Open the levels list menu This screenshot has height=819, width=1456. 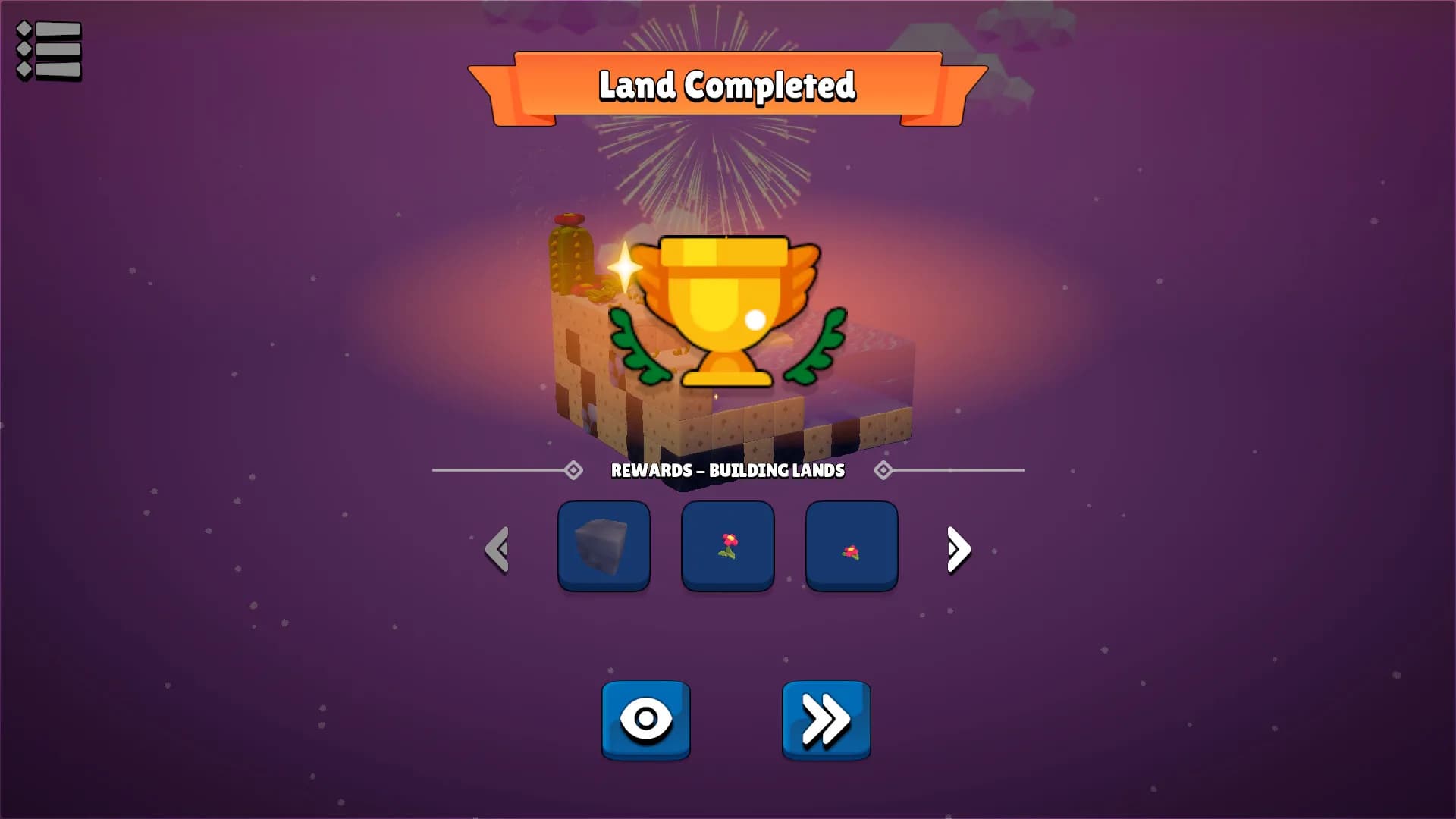(x=47, y=48)
